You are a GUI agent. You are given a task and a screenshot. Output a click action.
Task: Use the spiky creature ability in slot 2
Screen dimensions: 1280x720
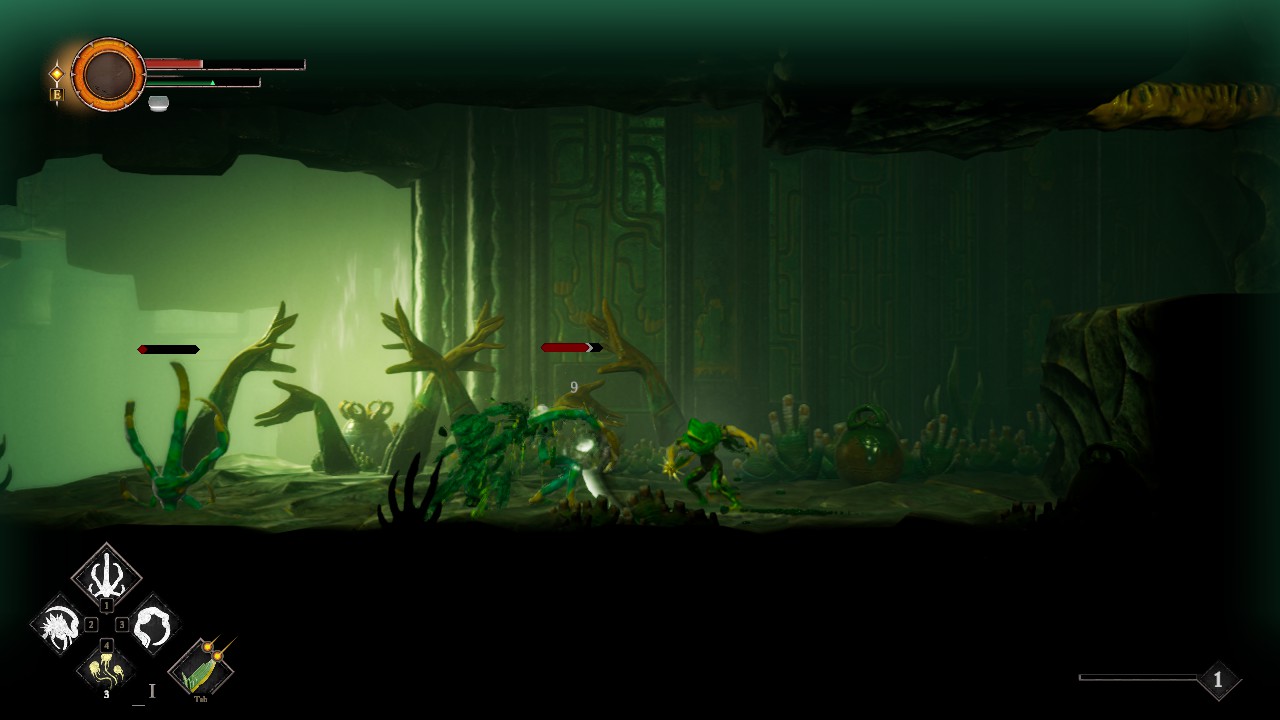point(58,625)
